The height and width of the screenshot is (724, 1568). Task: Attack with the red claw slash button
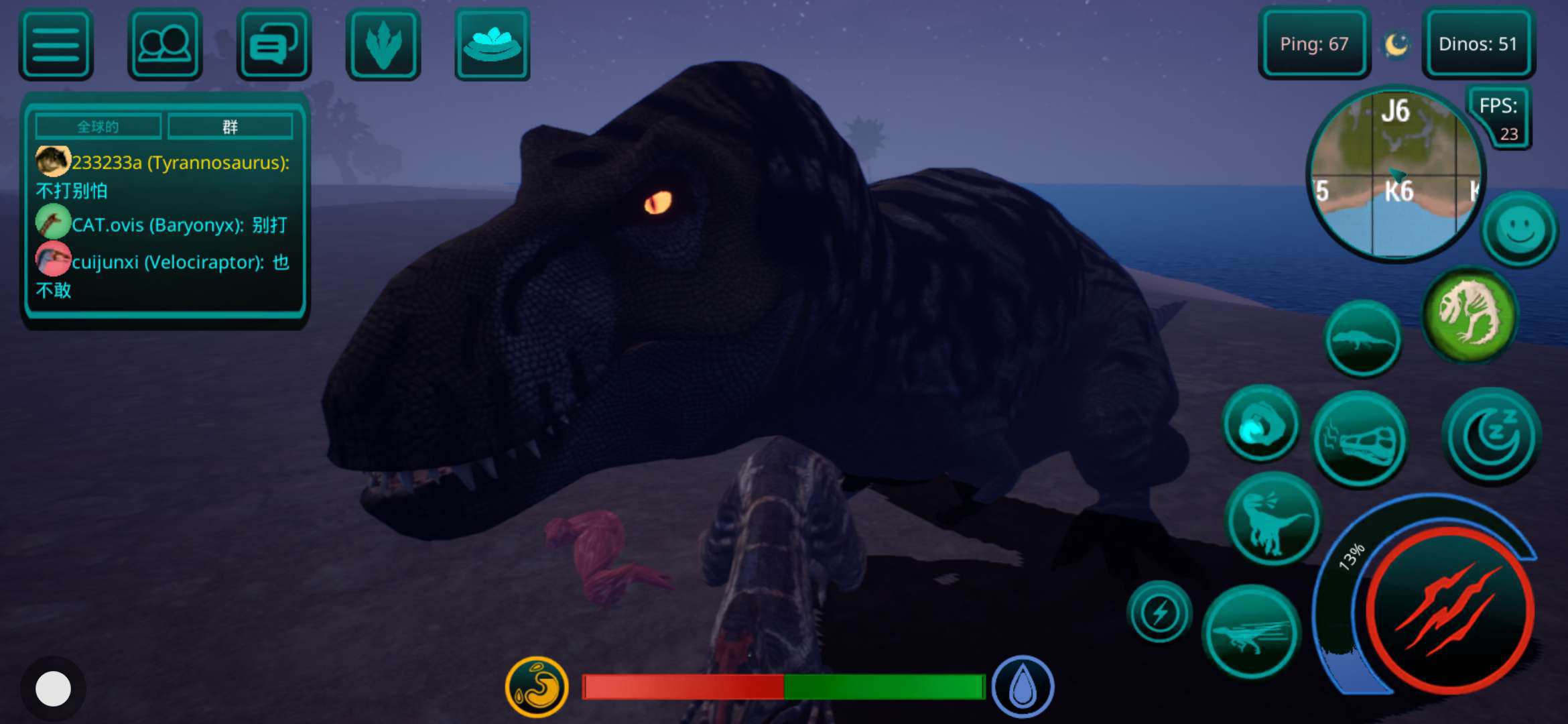click(x=1449, y=610)
